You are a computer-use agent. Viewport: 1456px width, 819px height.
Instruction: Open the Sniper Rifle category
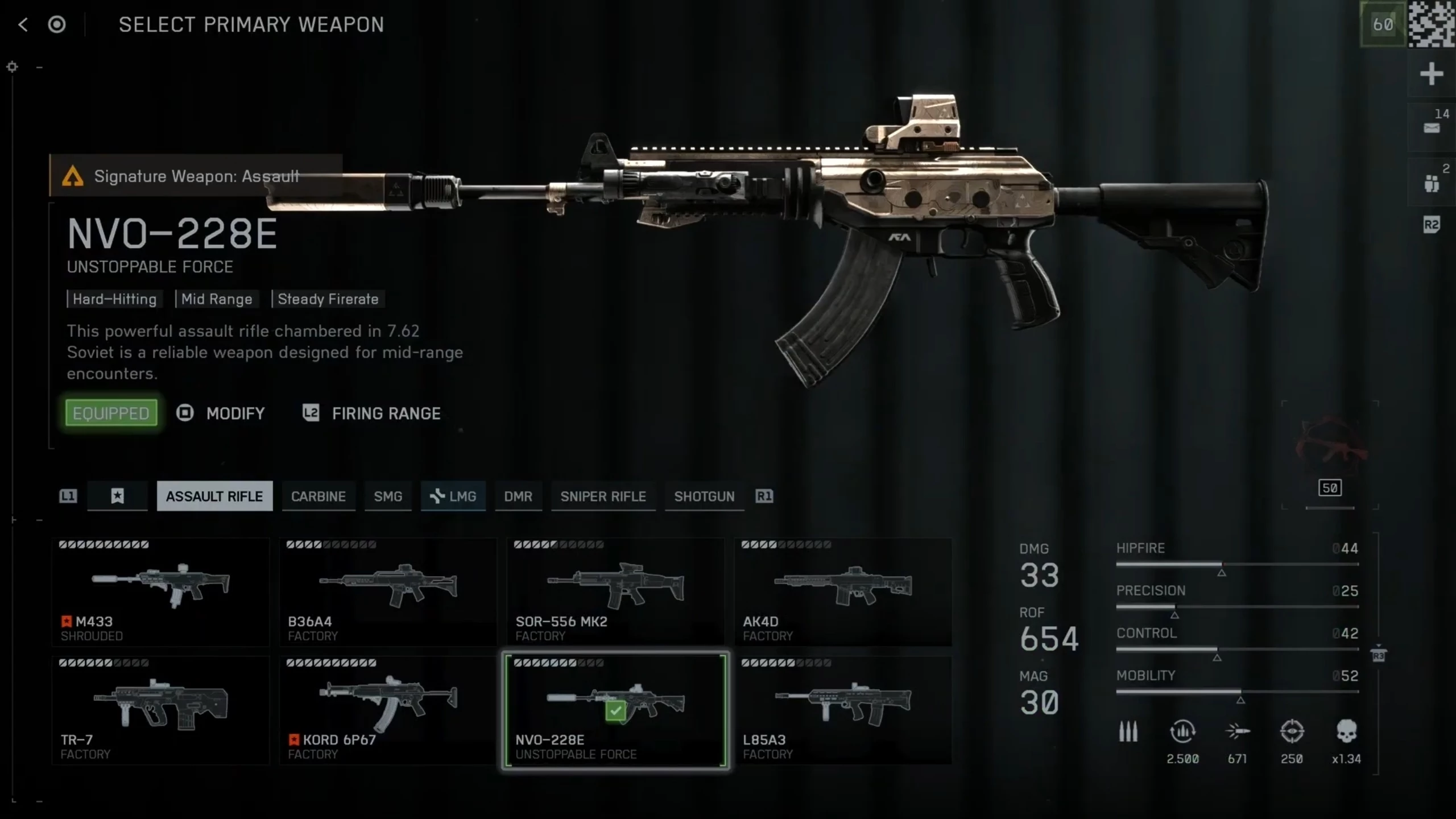point(603,497)
